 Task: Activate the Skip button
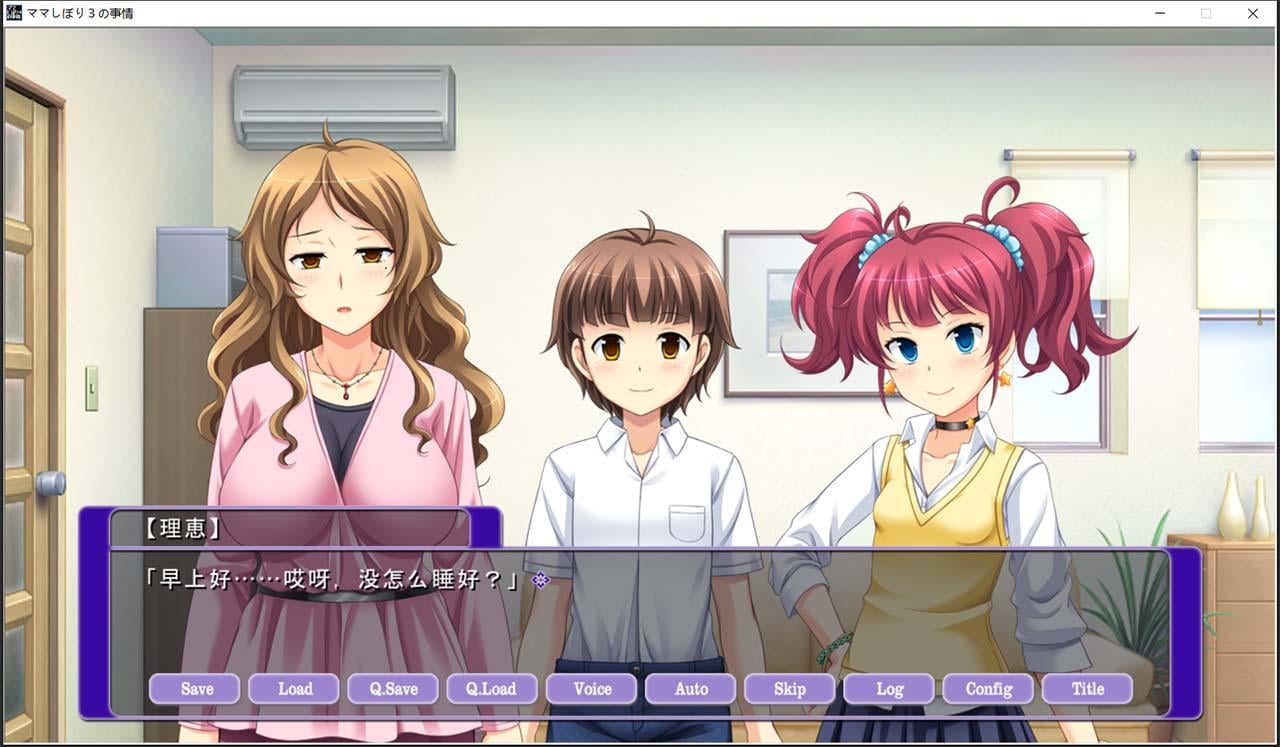790,689
